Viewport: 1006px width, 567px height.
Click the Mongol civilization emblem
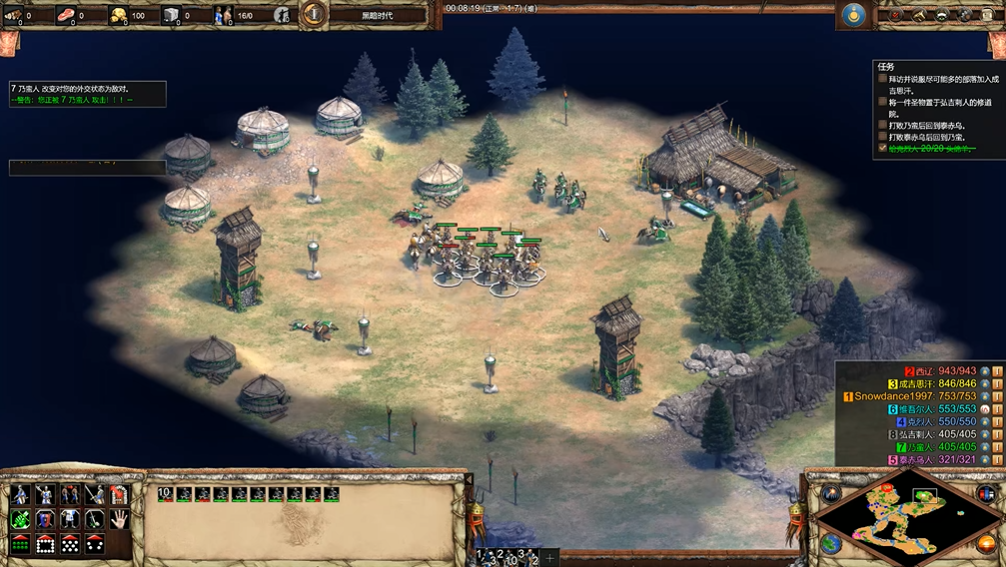click(853, 15)
